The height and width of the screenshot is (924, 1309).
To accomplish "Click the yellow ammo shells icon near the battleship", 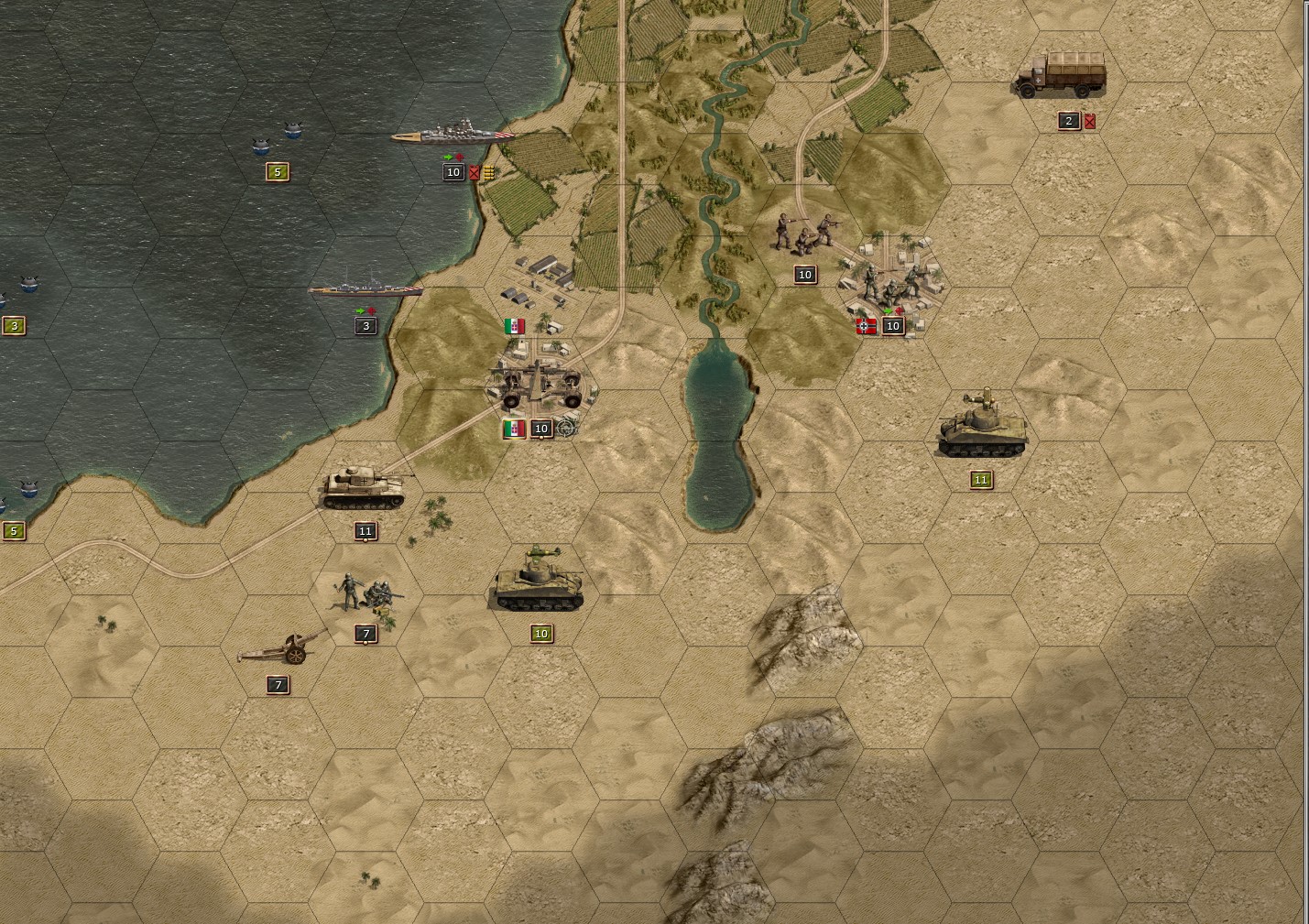I will tap(488, 173).
